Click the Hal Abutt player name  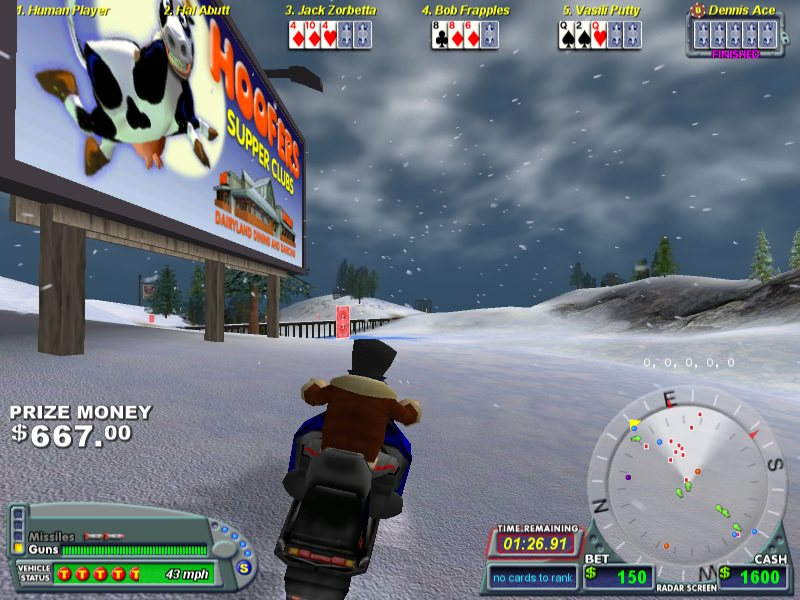pyautogui.click(x=196, y=11)
